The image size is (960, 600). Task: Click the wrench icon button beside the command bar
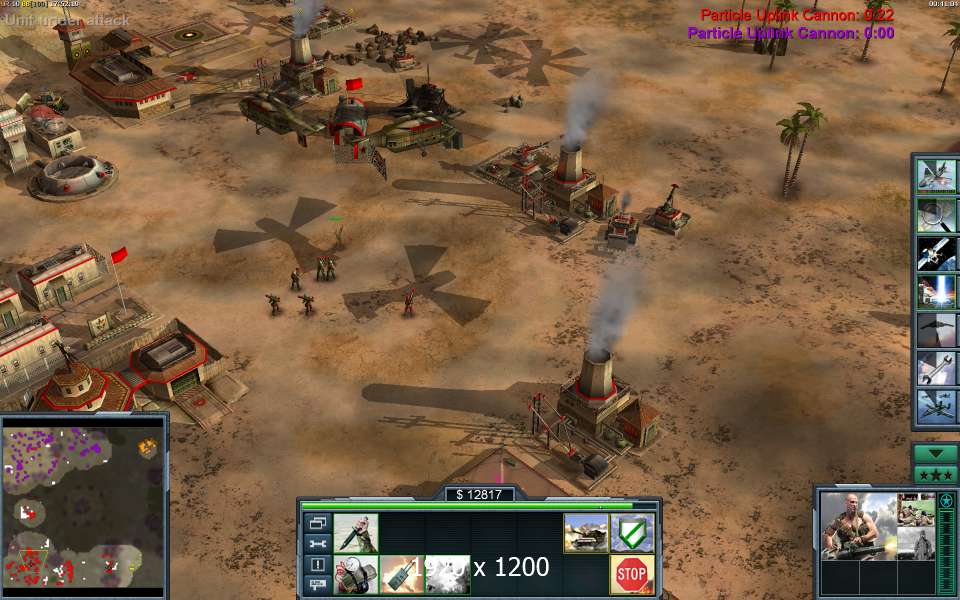318,544
